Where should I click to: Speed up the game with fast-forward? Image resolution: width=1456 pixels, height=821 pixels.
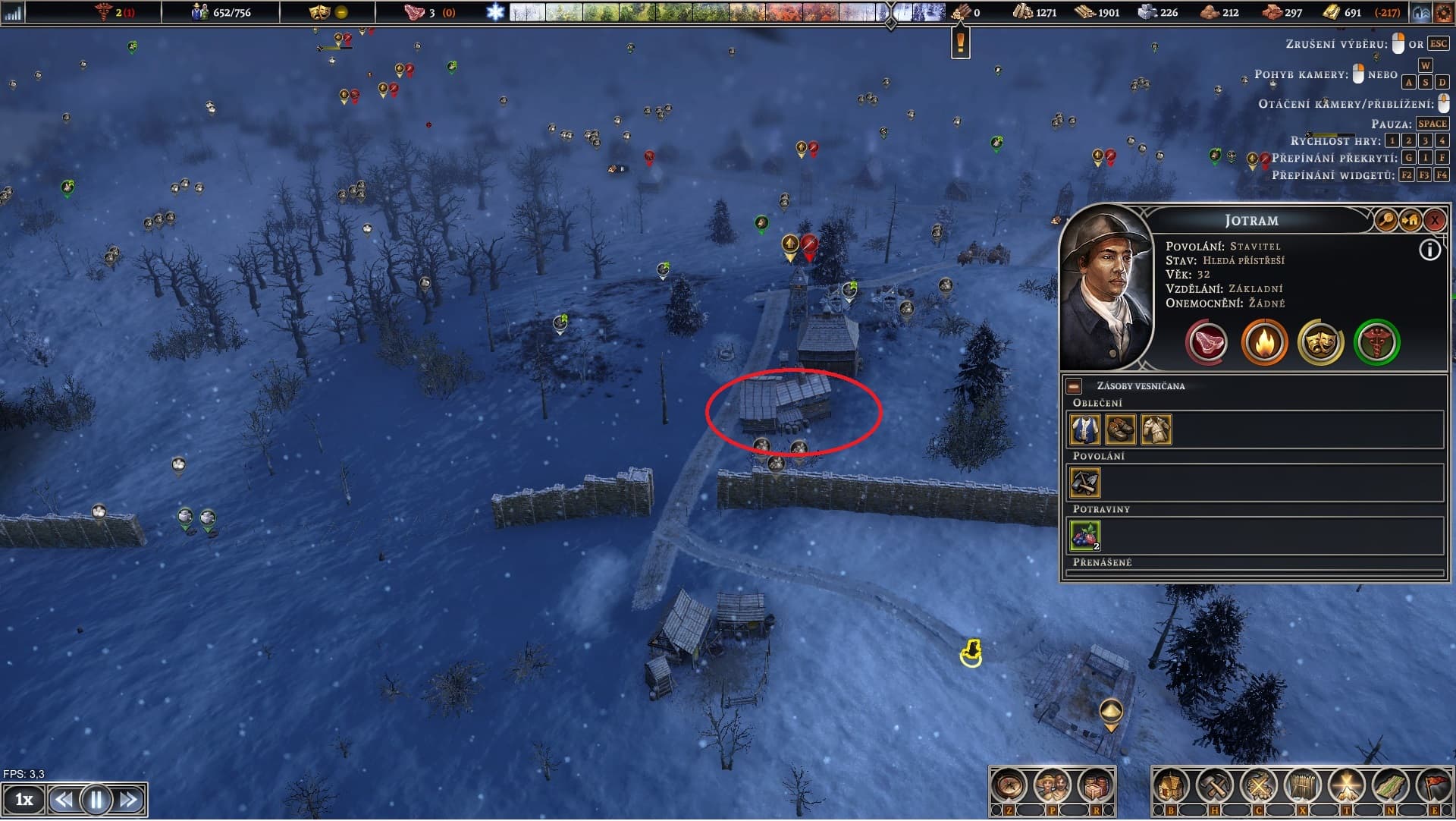coord(129,800)
